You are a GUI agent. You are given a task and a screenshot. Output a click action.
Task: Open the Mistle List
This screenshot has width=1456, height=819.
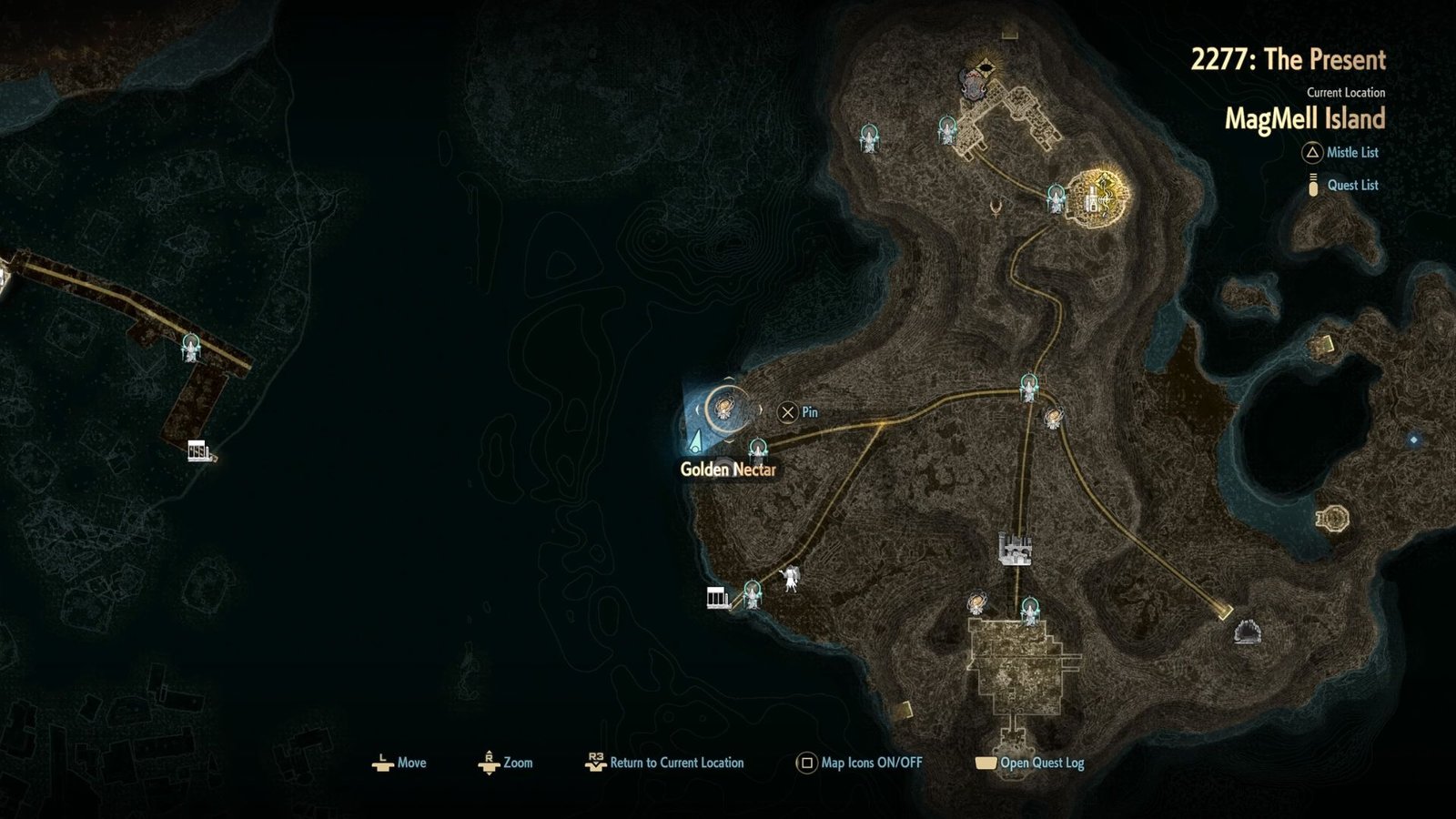(1340, 152)
